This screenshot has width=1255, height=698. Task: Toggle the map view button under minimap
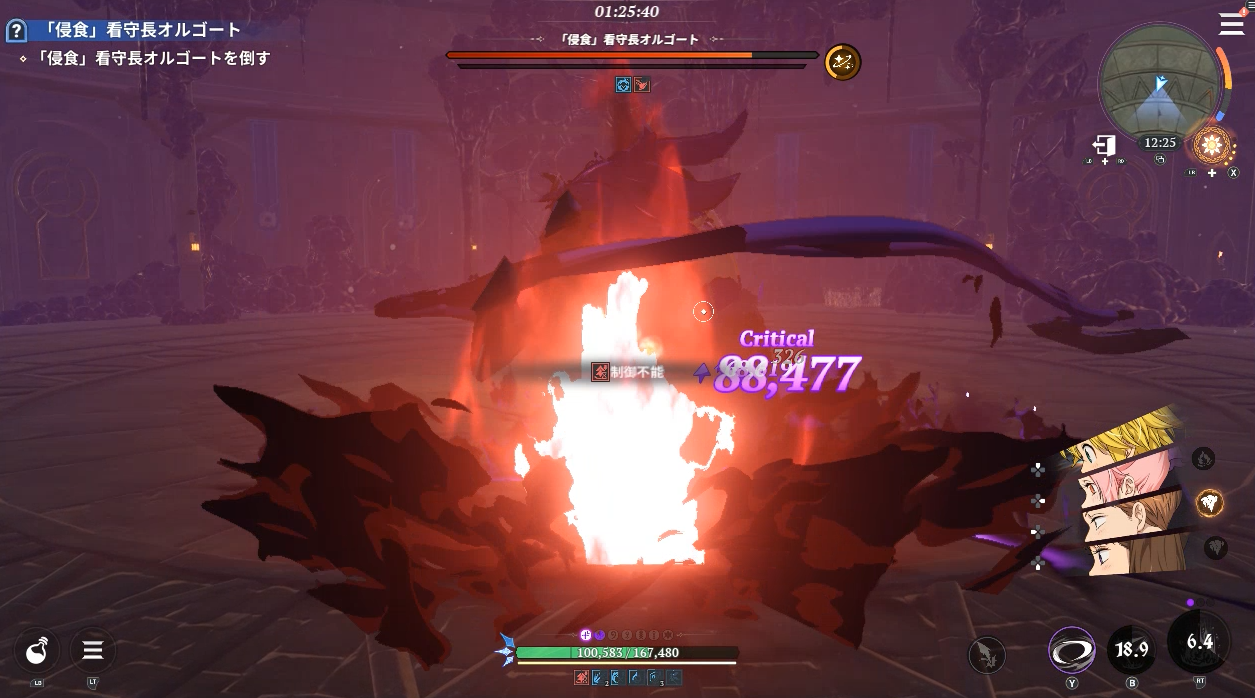tap(1159, 158)
